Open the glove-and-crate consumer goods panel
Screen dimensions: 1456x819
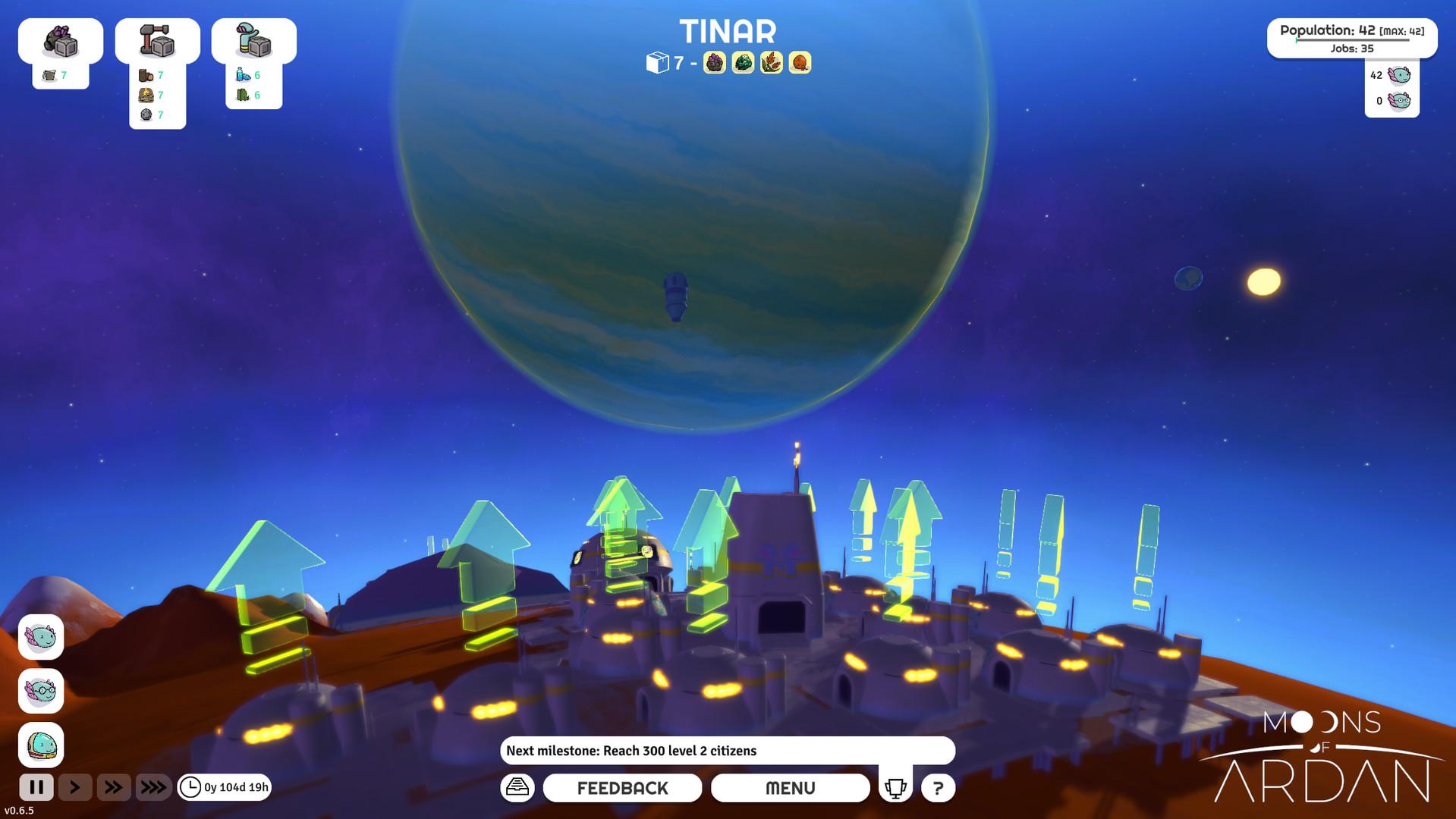pyautogui.click(x=253, y=41)
